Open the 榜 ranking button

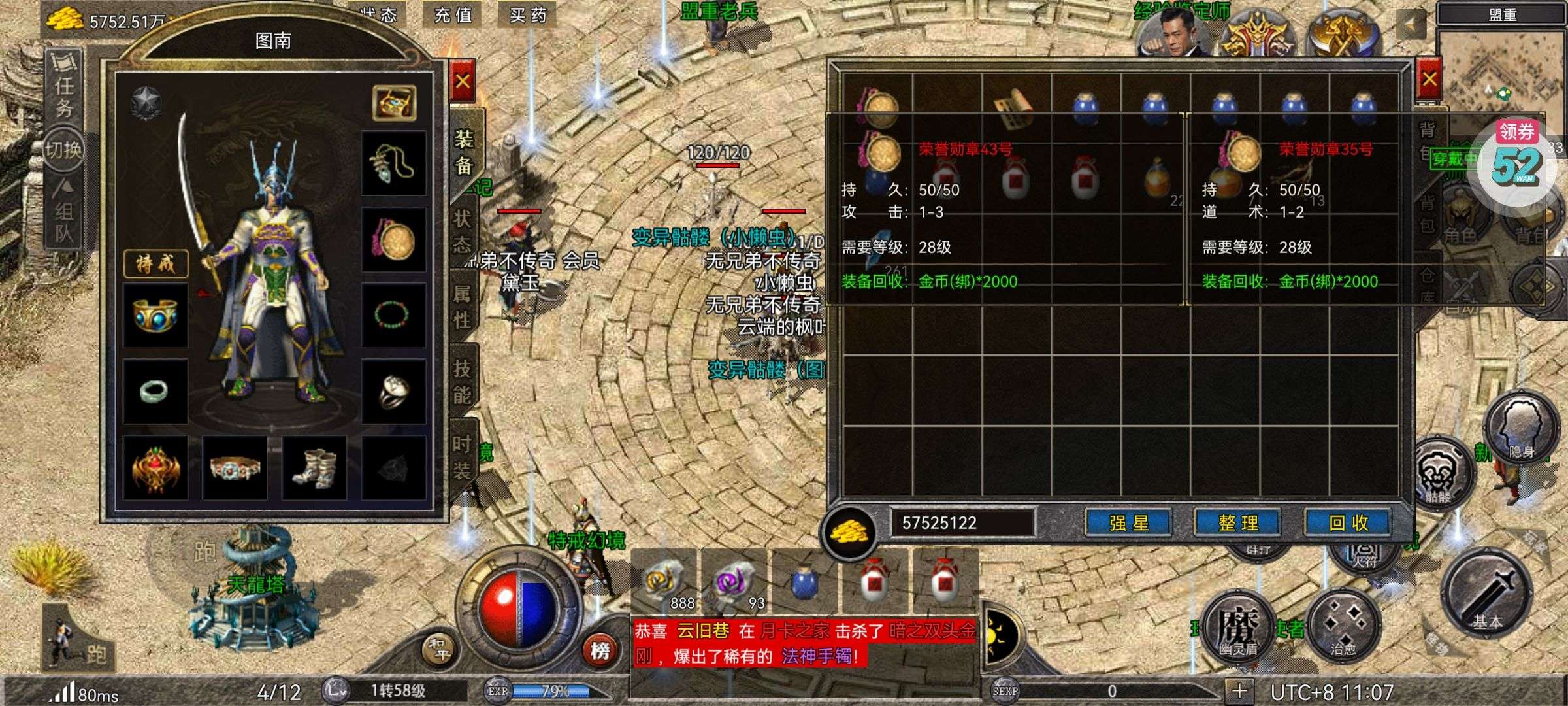pos(600,650)
